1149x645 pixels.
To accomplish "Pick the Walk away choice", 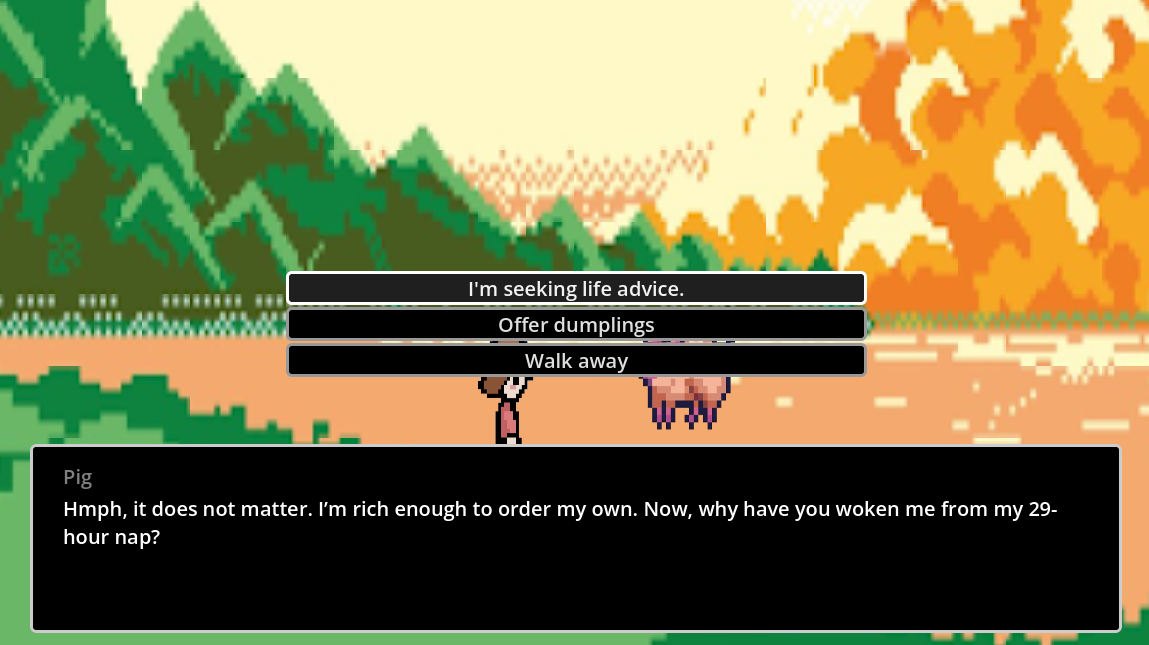I will coord(576,361).
